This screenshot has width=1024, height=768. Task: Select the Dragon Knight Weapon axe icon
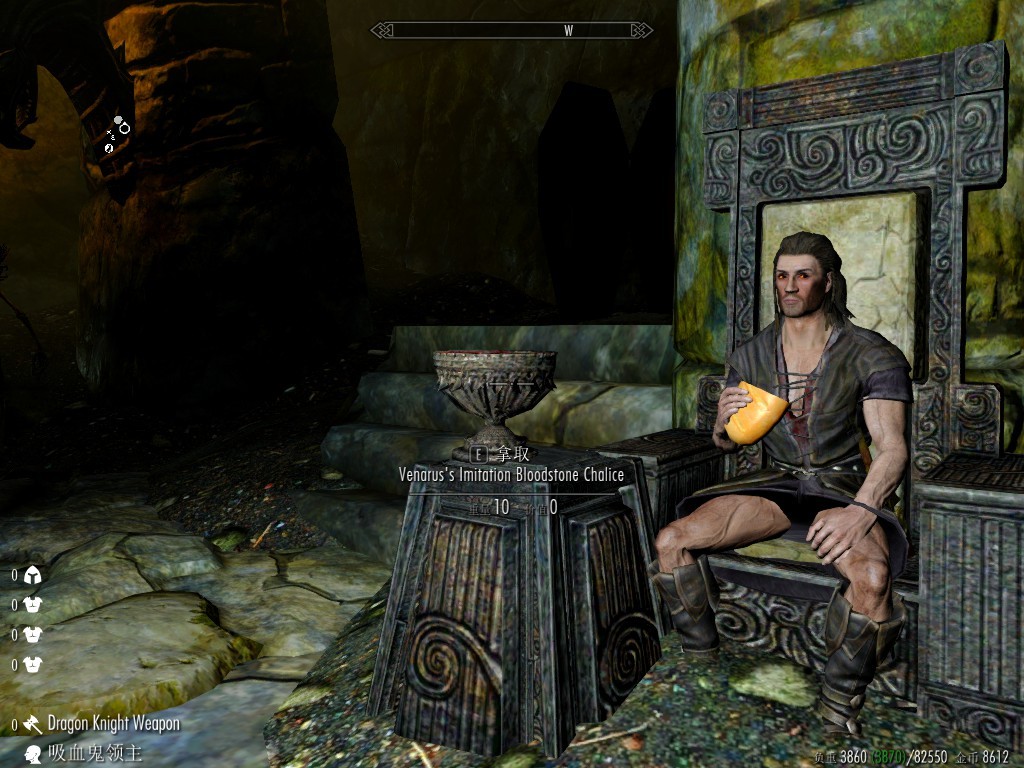[x=33, y=724]
